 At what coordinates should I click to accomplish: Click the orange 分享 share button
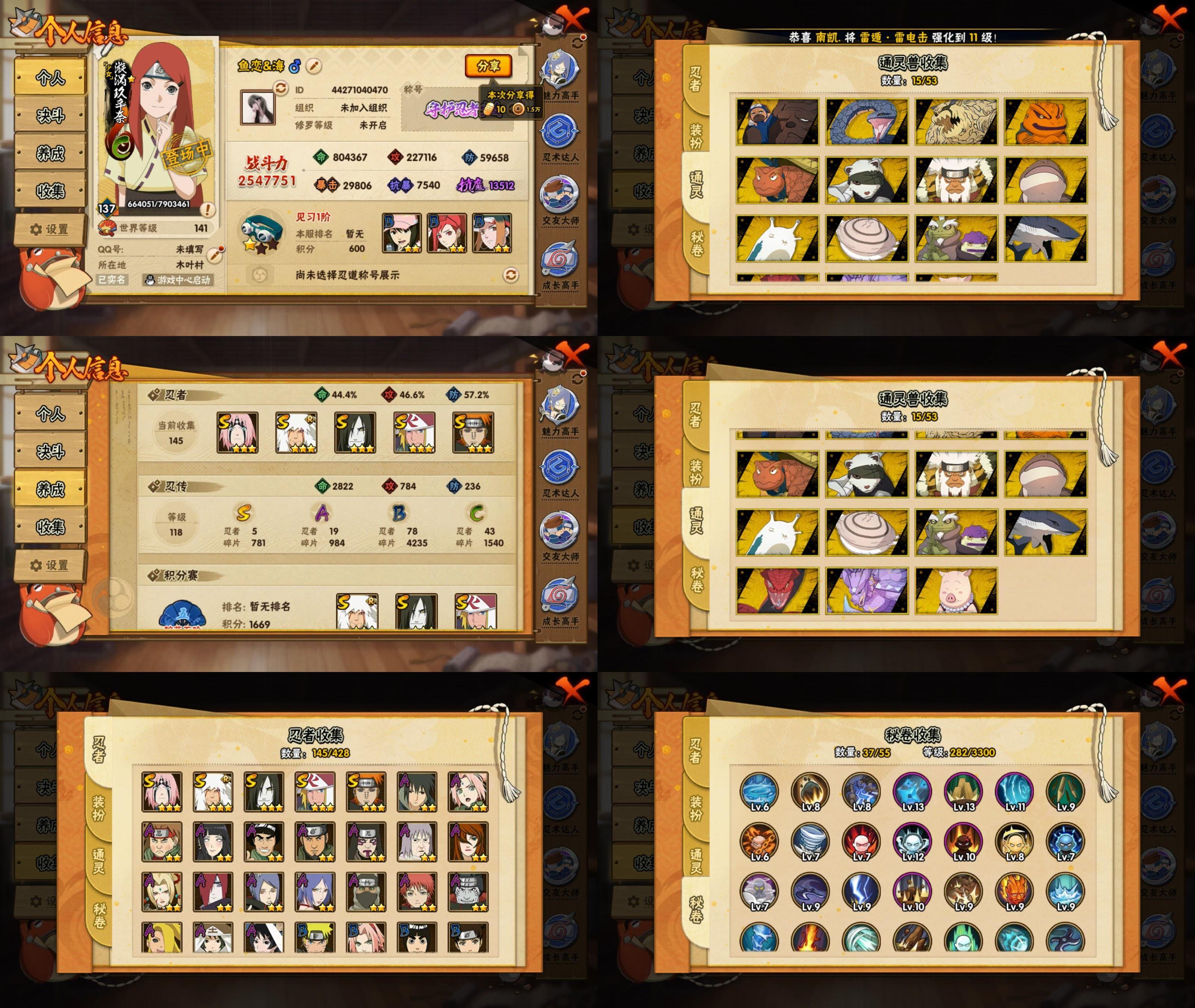coord(488,66)
